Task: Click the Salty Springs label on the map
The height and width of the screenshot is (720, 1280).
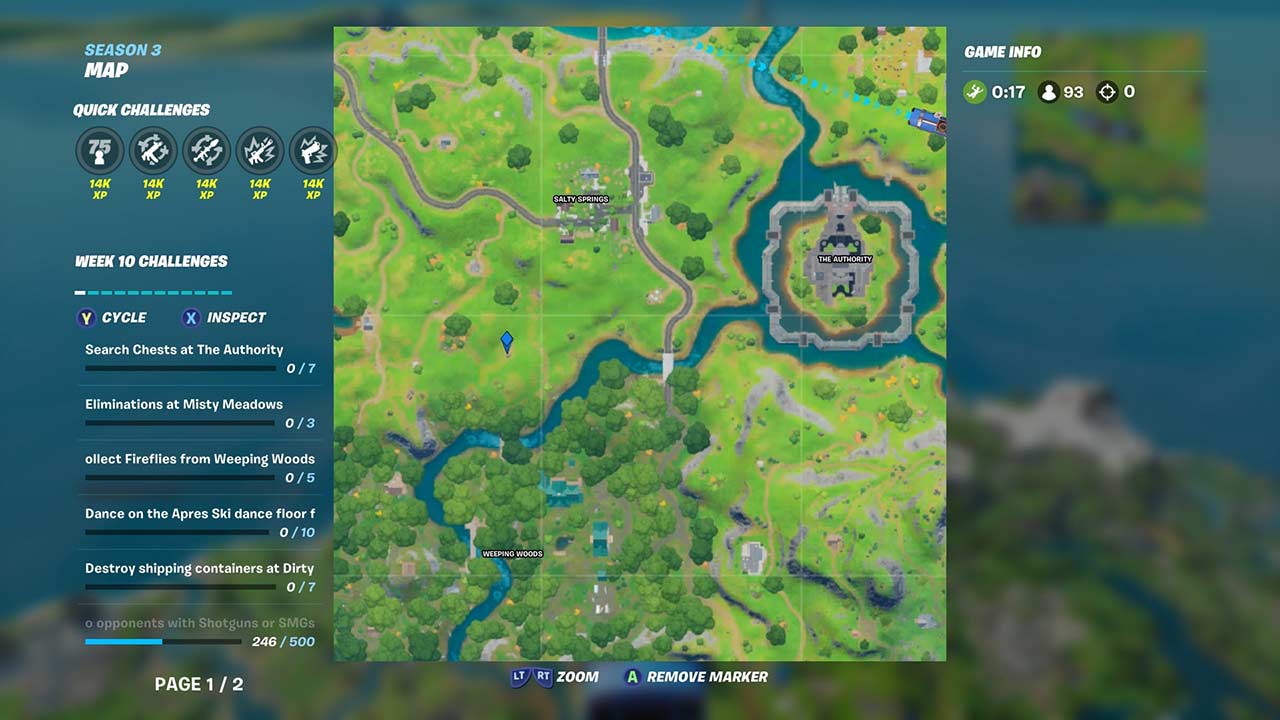Action: (581, 199)
